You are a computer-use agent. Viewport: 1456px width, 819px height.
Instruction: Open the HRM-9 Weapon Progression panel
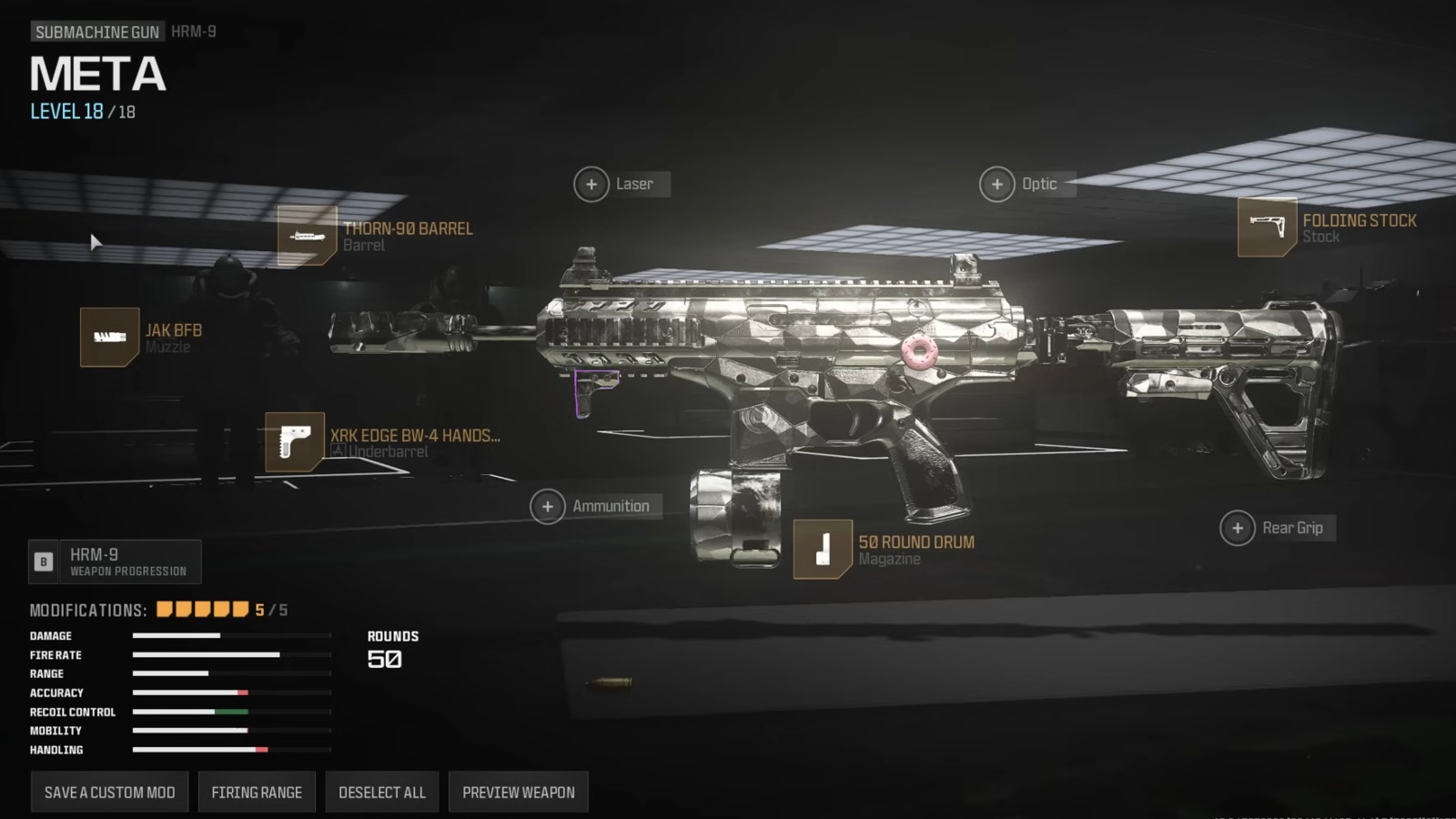[115, 561]
